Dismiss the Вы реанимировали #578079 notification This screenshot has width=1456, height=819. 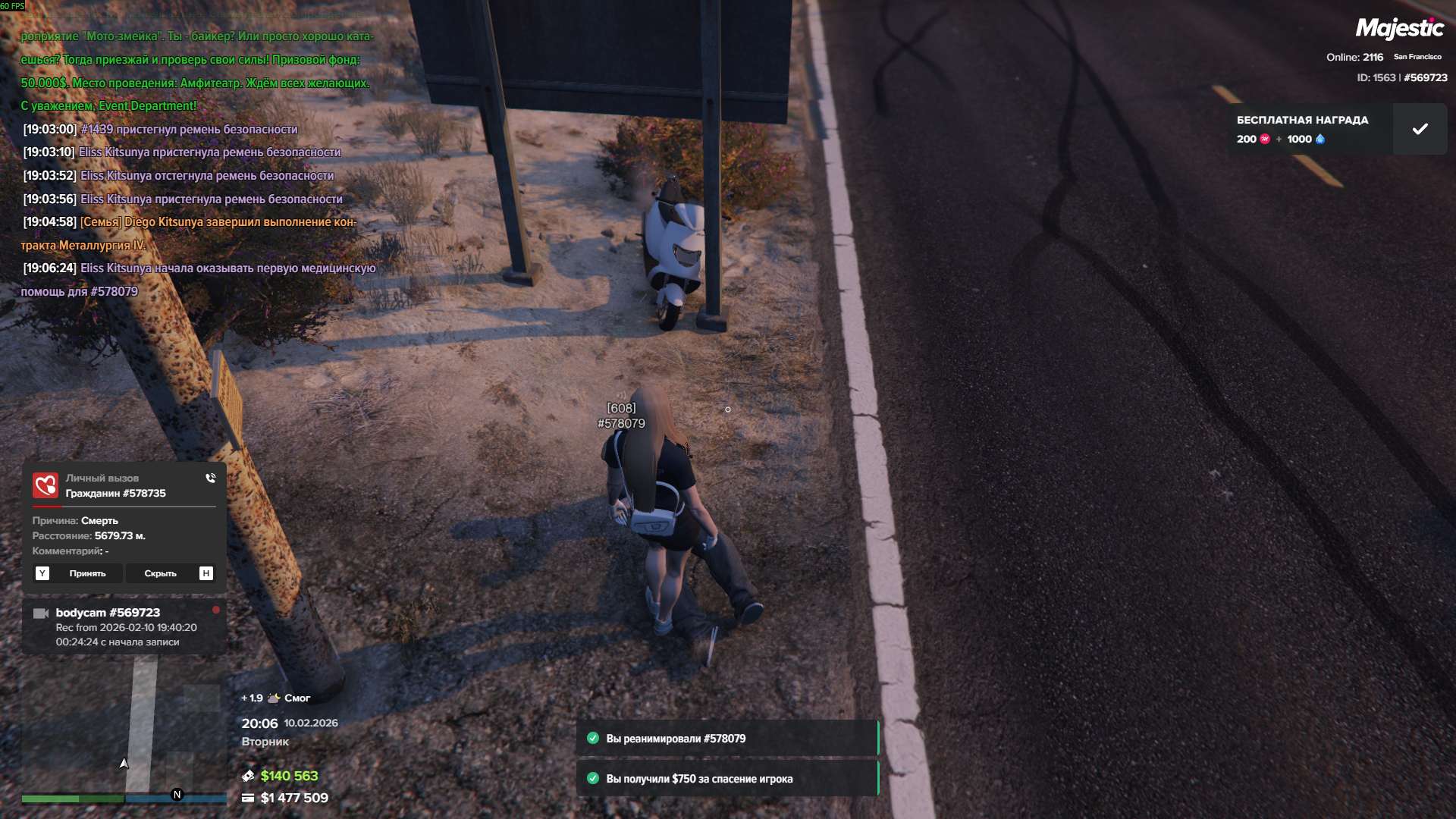coord(726,739)
